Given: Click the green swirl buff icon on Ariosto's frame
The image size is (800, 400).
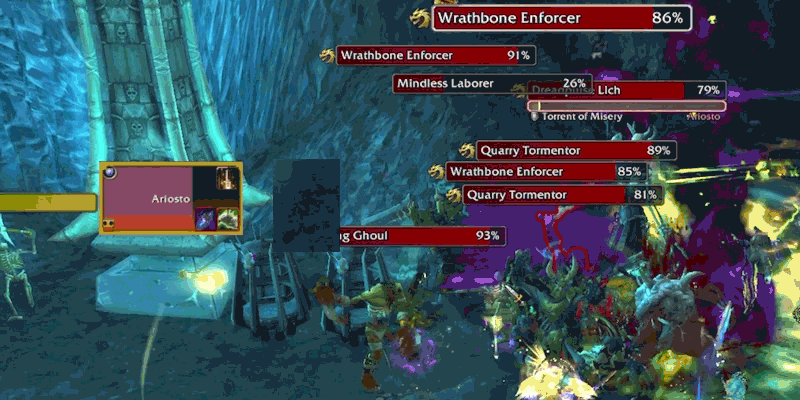Looking at the screenshot, I should pyautogui.click(x=229, y=219).
